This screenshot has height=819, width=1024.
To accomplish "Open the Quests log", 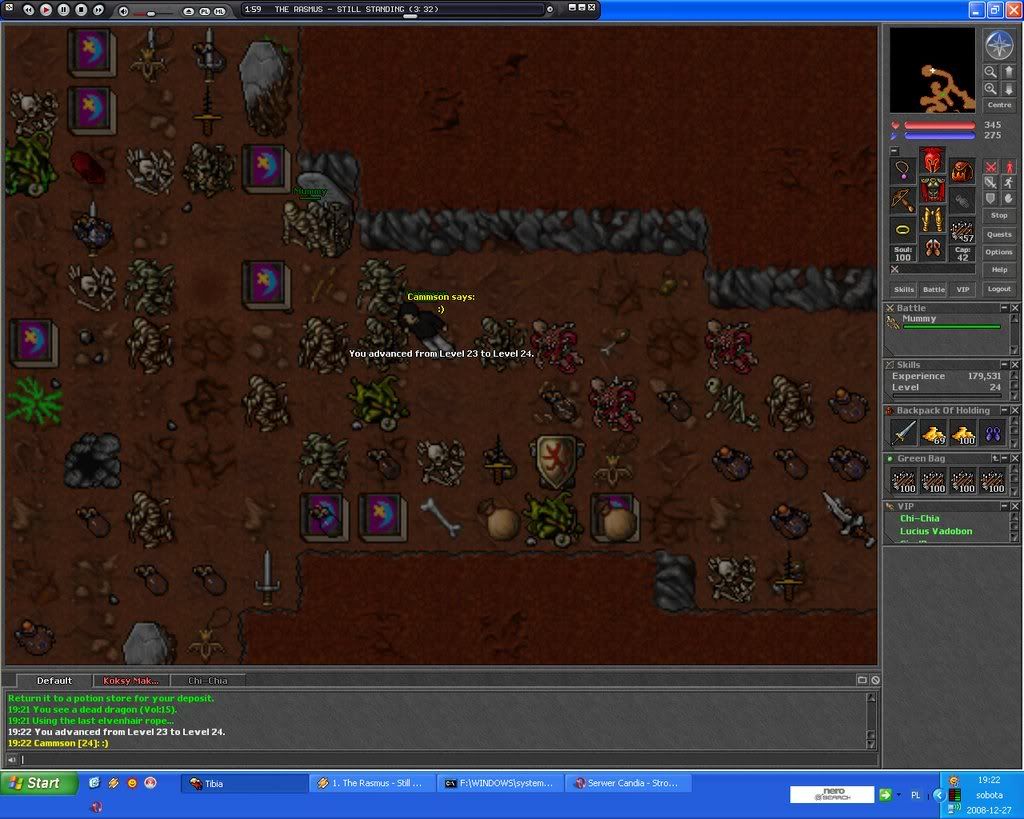I will pos(999,235).
